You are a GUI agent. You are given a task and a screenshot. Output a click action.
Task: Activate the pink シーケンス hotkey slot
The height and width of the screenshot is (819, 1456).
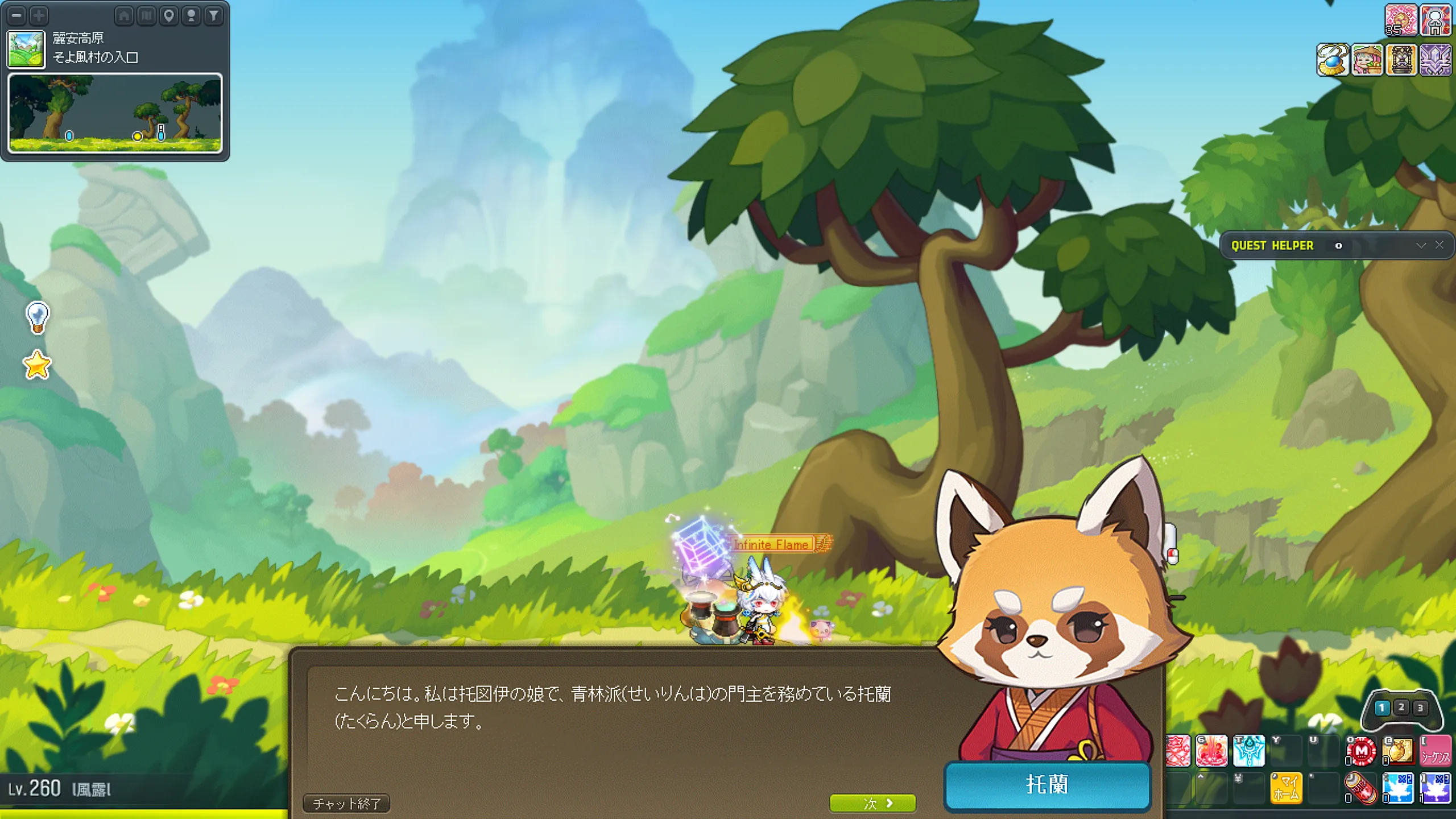click(1435, 752)
